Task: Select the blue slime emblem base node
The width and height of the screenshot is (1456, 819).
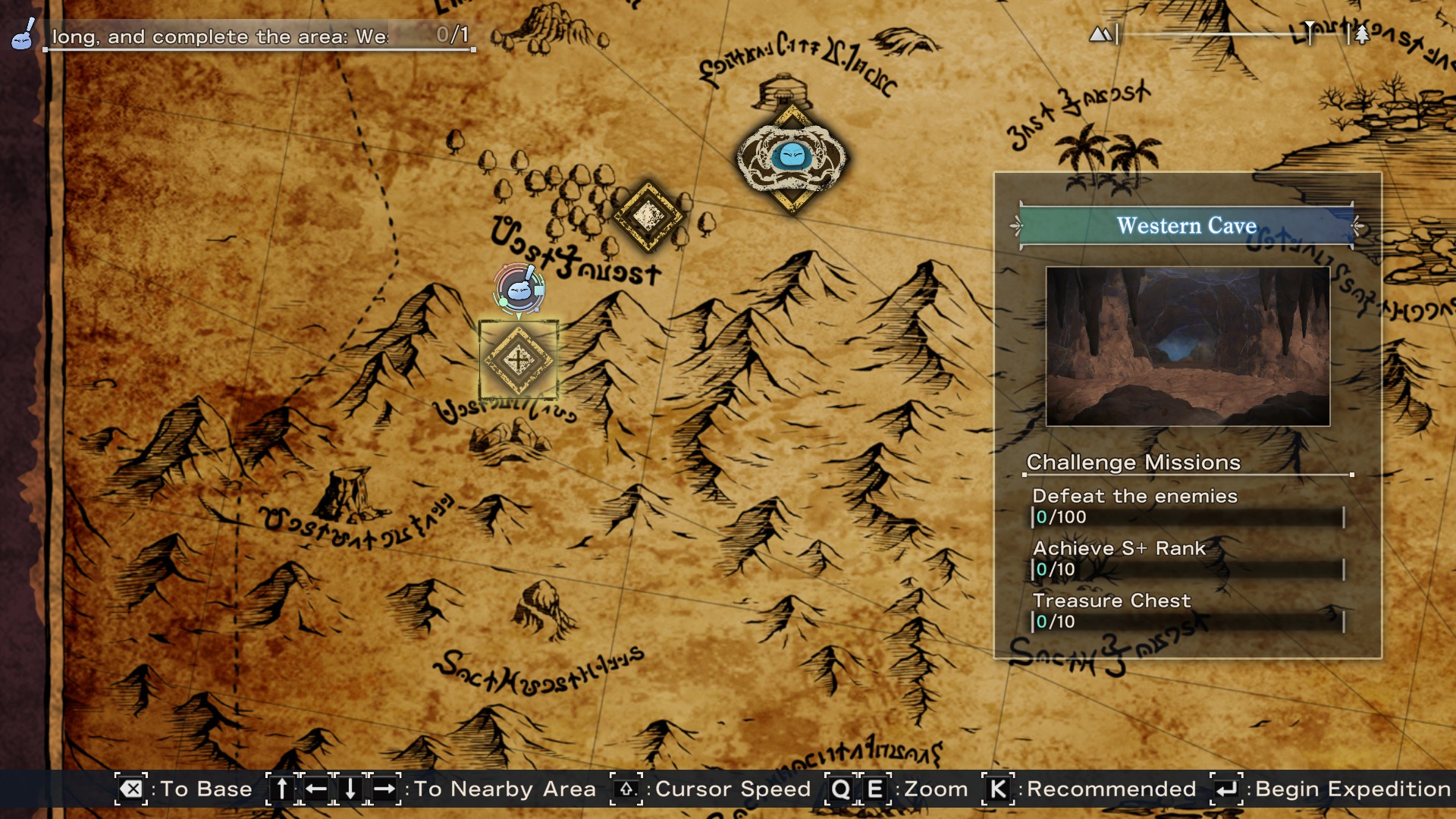Action: pyautogui.click(x=792, y=158)
